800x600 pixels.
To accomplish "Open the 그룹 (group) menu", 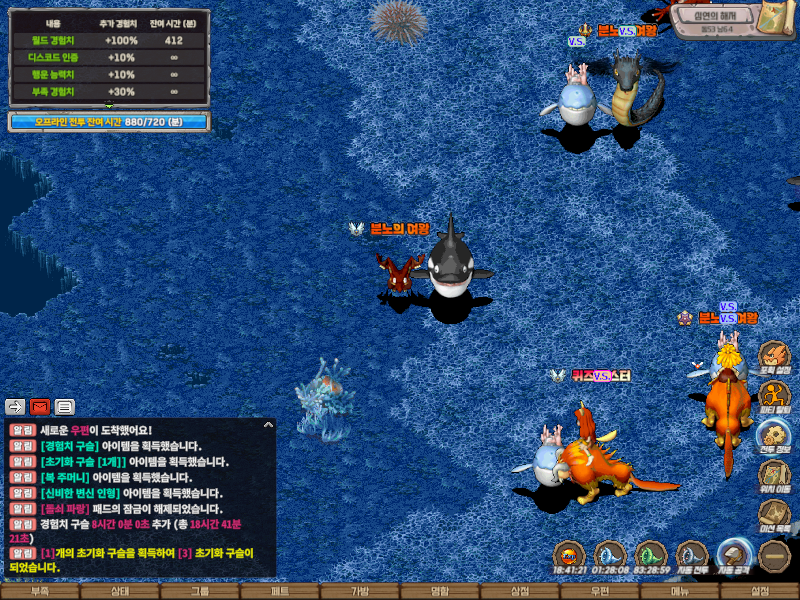I will click(x=200, y=591).
